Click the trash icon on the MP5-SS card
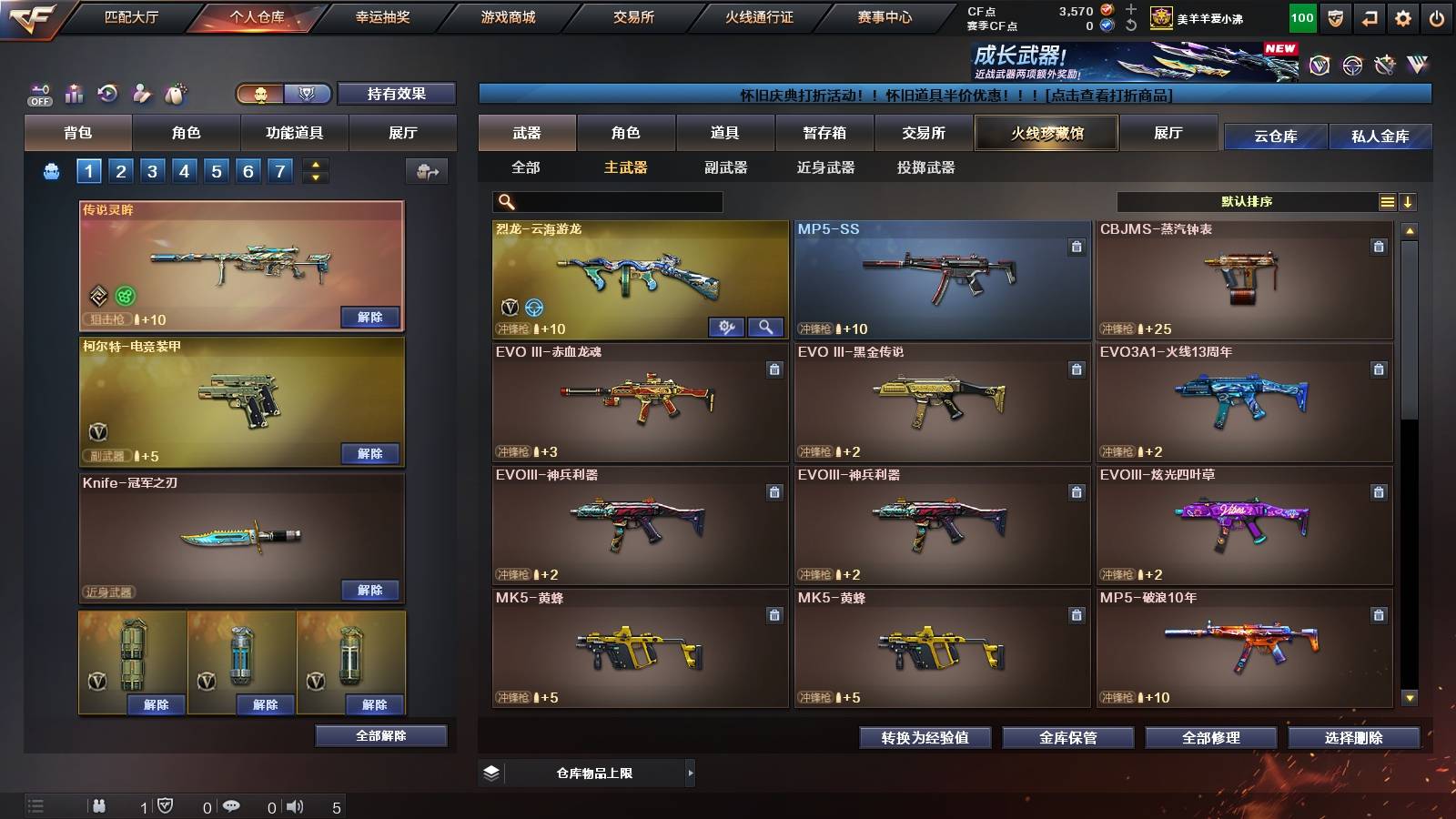This screenshot has width=1456, height=819. tap(1075, 245)
